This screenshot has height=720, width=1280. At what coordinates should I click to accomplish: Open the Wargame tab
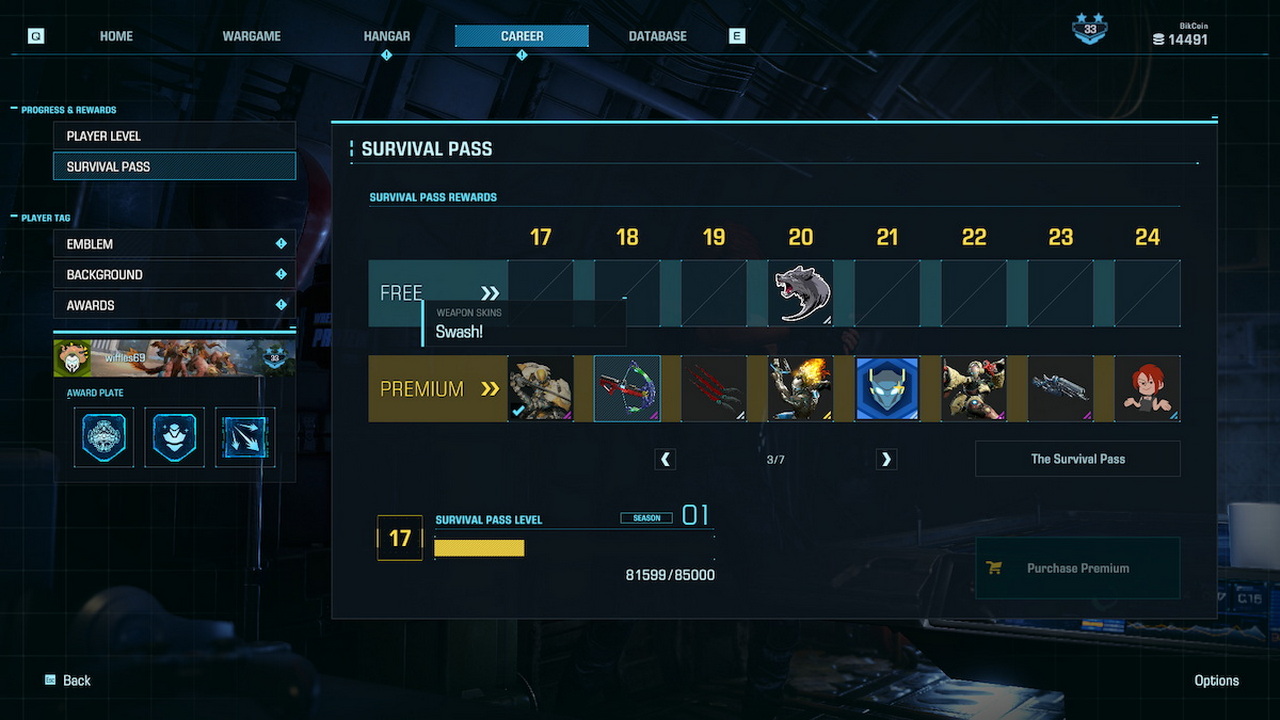pos(251,36)
